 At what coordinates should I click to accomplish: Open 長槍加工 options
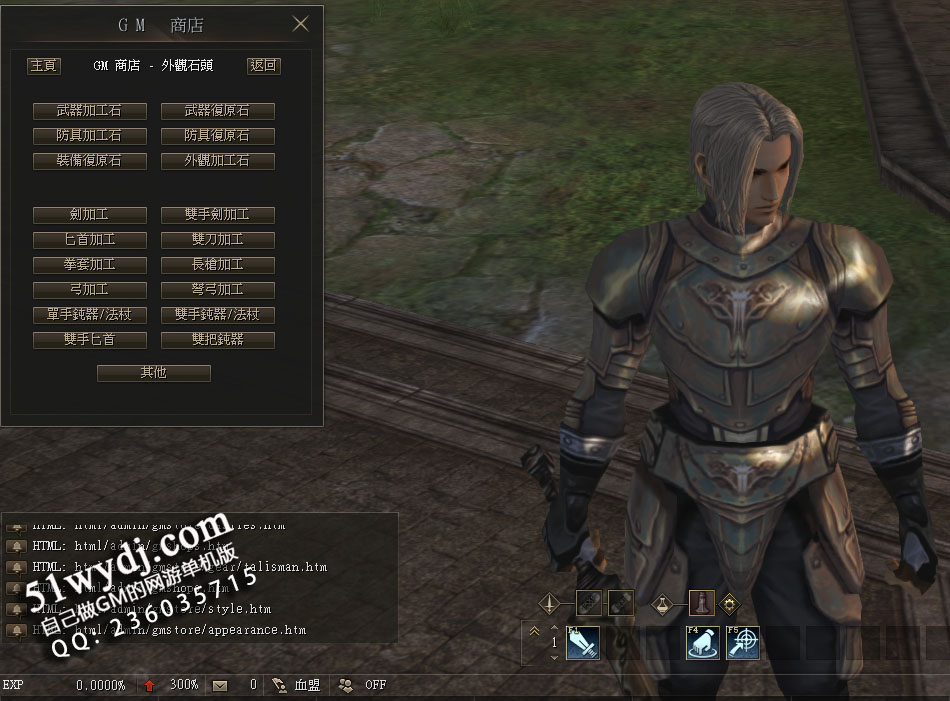[217, 265]
